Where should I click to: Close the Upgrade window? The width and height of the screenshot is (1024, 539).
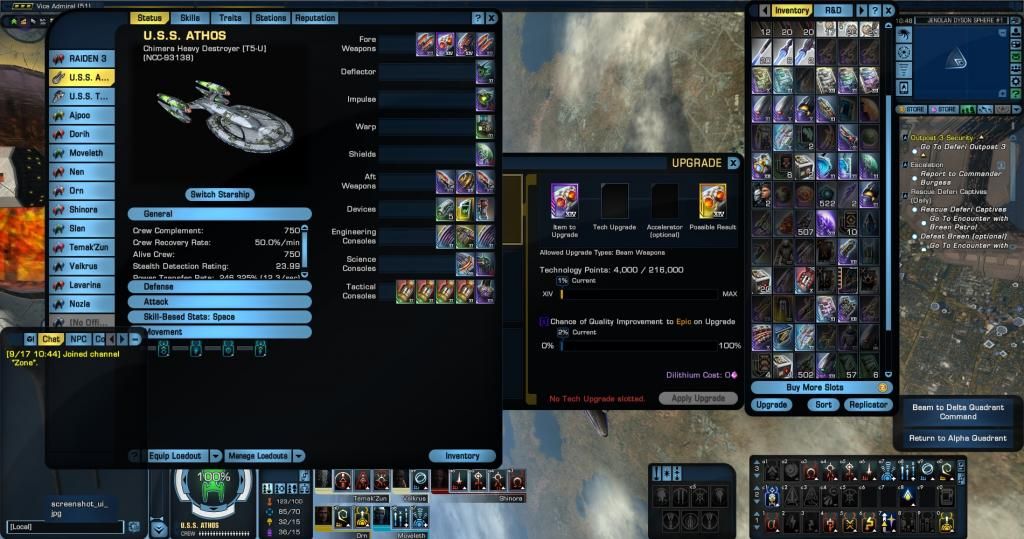tap(733, 163)
